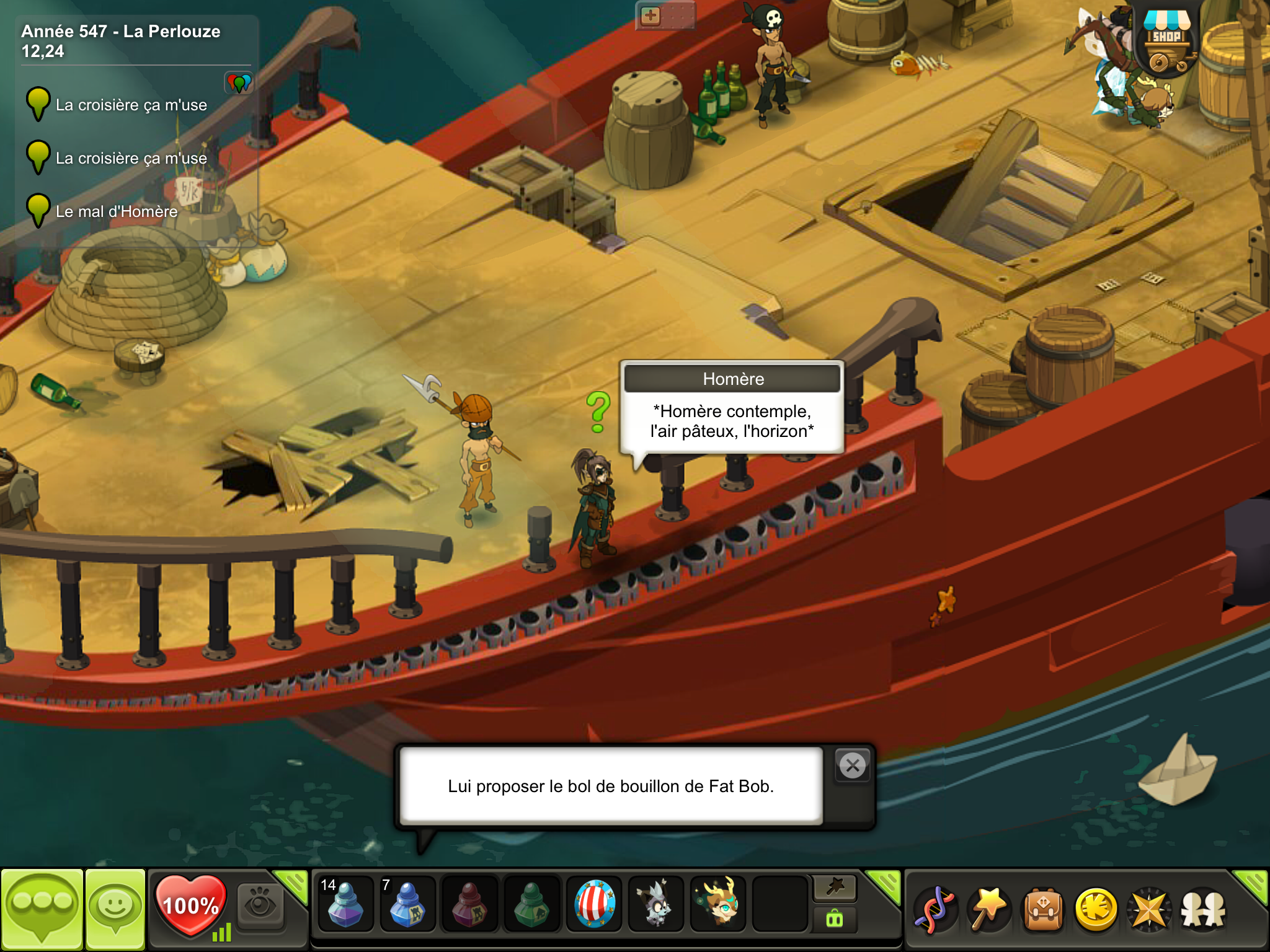Open the DNA helix characteristics icon
Image resolution: width=1270 pixels, height=952 pixels.
pyautogui.click(x=935, y=910)
